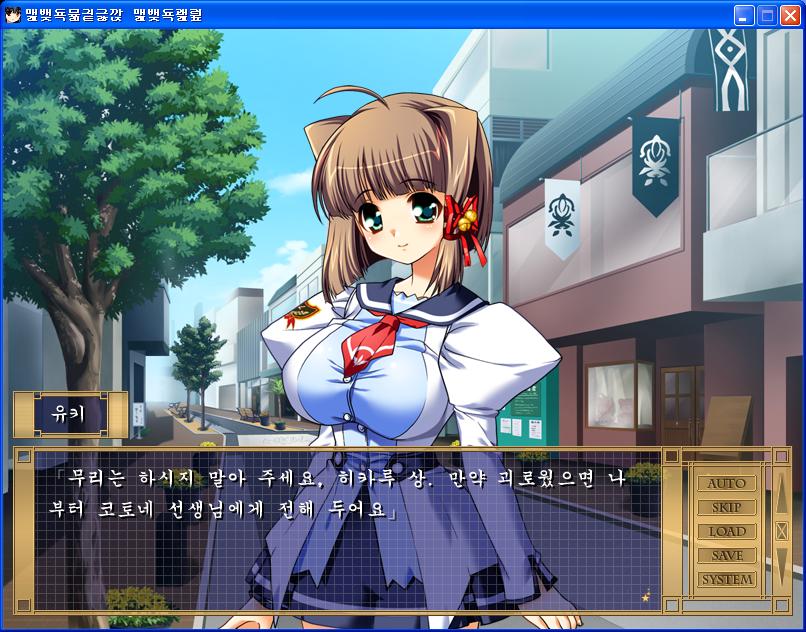Open the LOAD menu
The image size is (806, 632).
pos(727,532)
